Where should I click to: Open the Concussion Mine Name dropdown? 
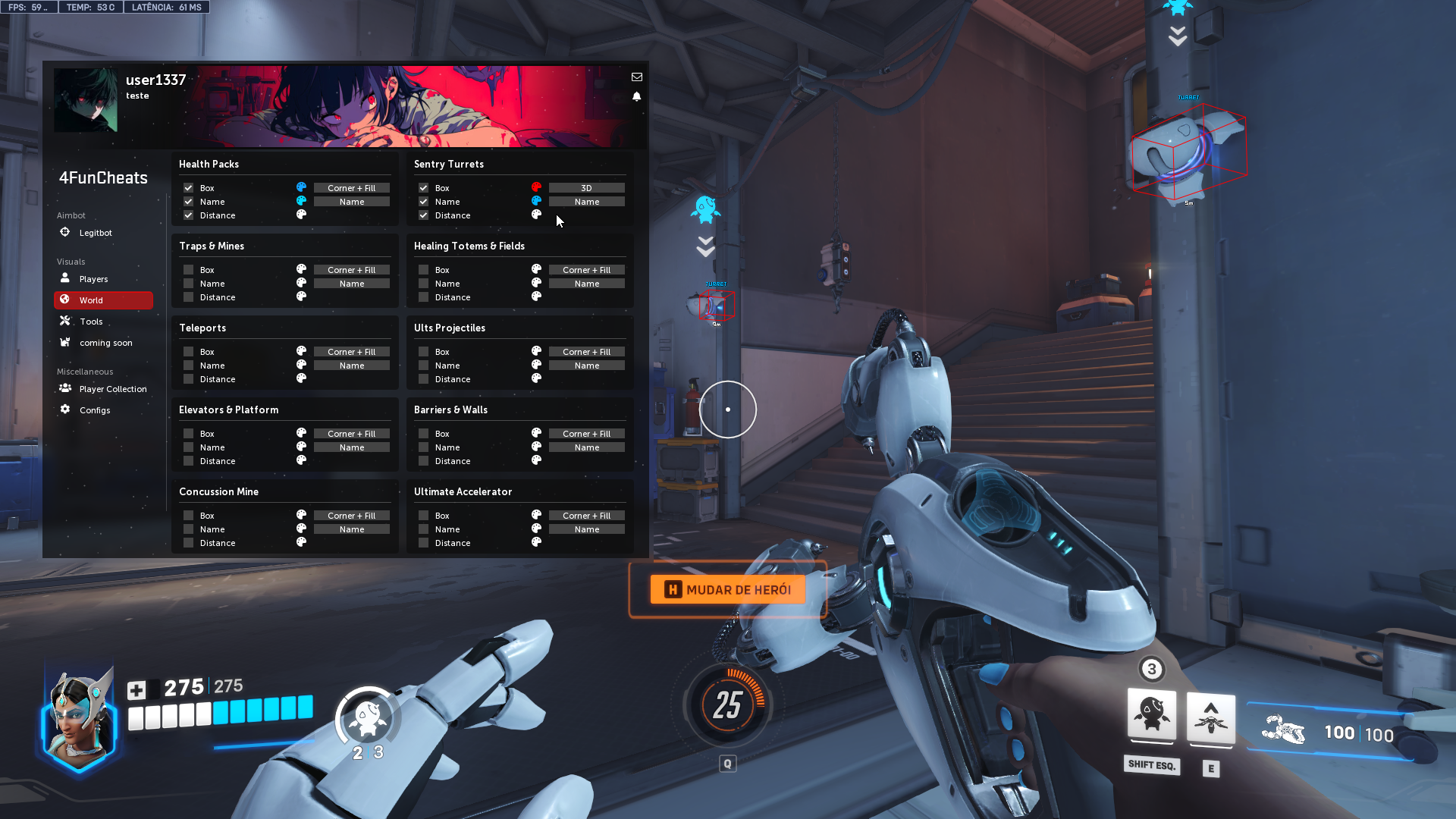(x=351, y=529)
